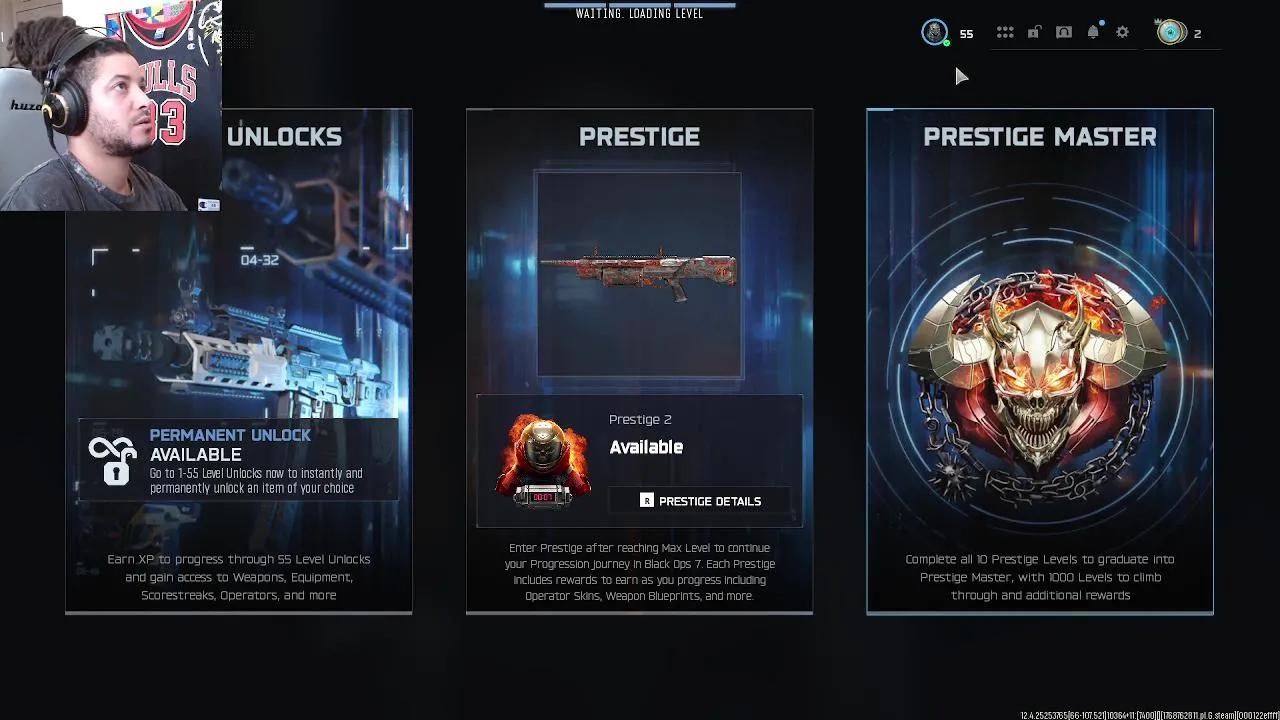Open Prestige Details

pyautogui.click(x=700, y=501)
